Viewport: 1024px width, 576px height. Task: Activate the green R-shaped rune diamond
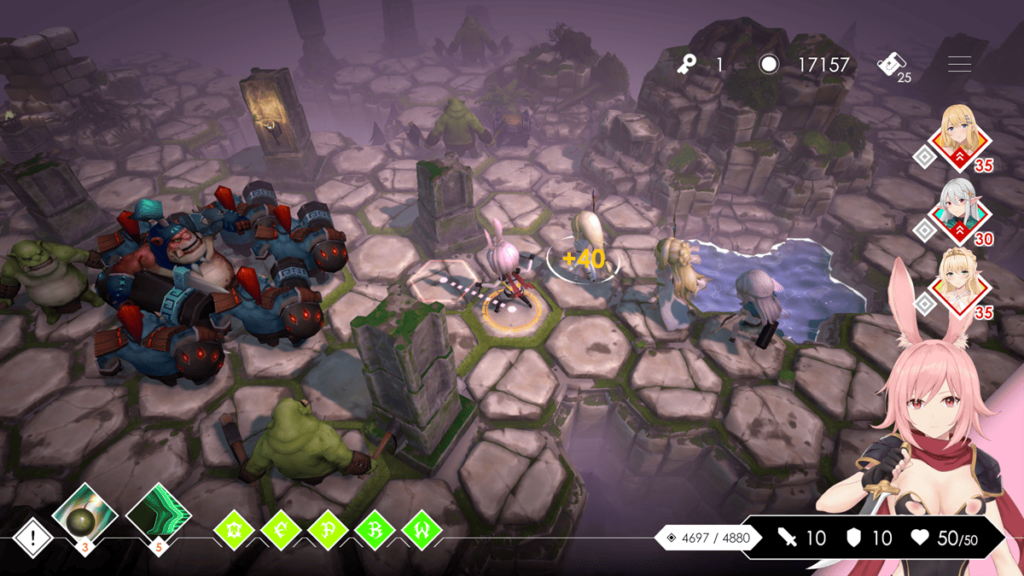pyautogui.click(x=375, y=530)
